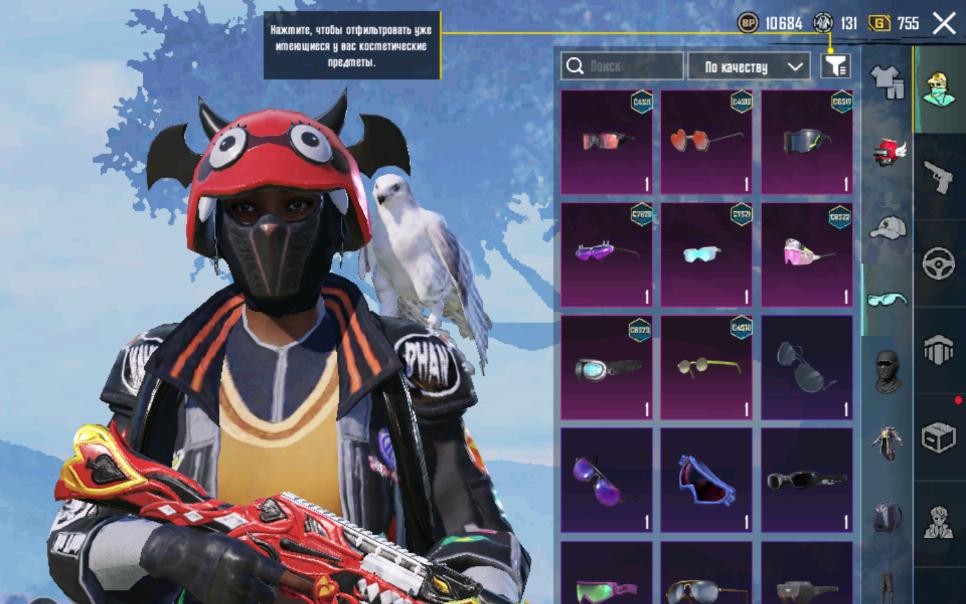966x604 pixels.
Task: Switch to the steering wheel vehicles tab
Action: click(x=939, y=264)
